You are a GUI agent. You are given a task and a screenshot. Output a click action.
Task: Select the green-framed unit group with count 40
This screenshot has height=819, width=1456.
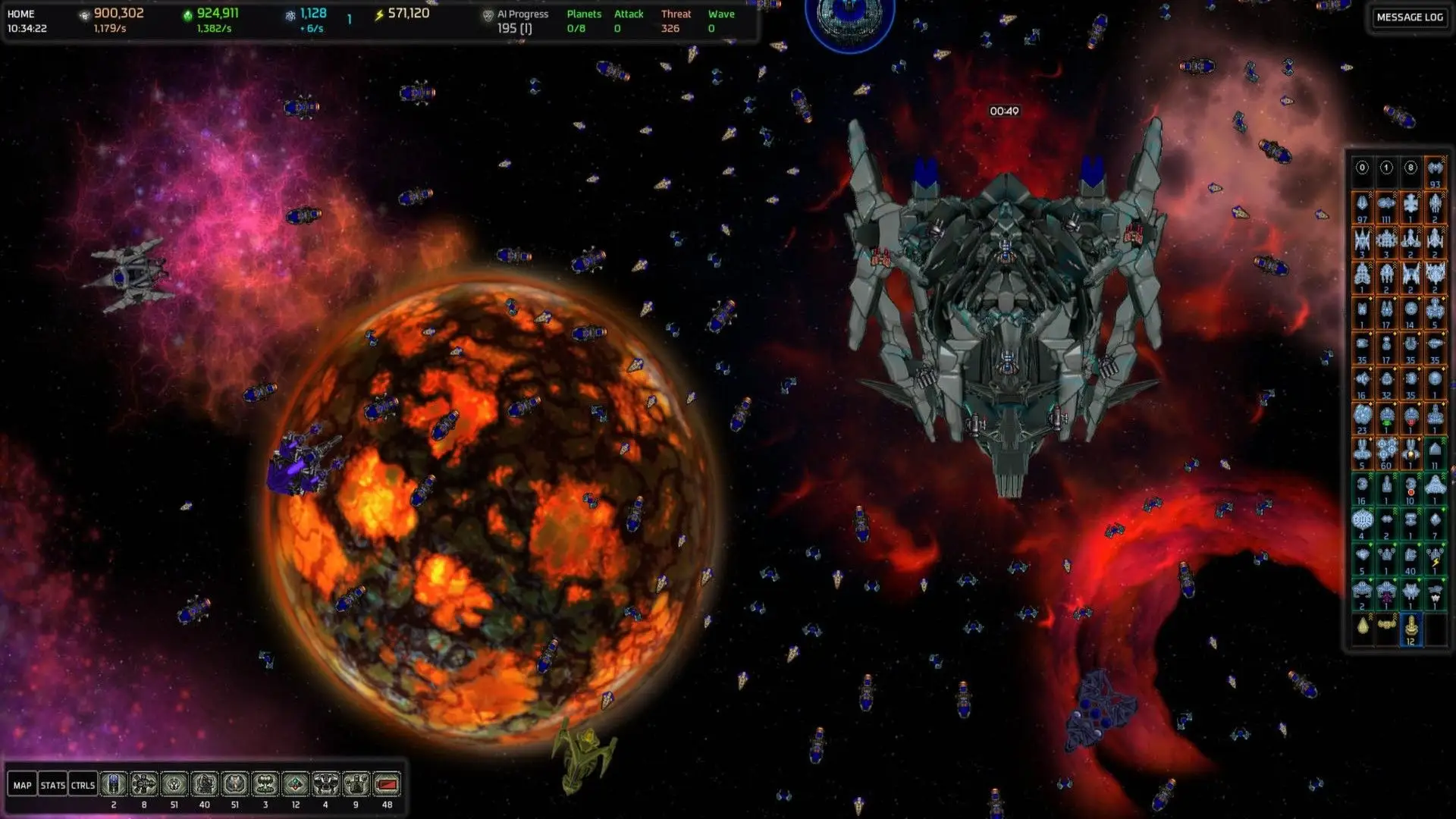pyautogui.click(x=1410, y=557)
